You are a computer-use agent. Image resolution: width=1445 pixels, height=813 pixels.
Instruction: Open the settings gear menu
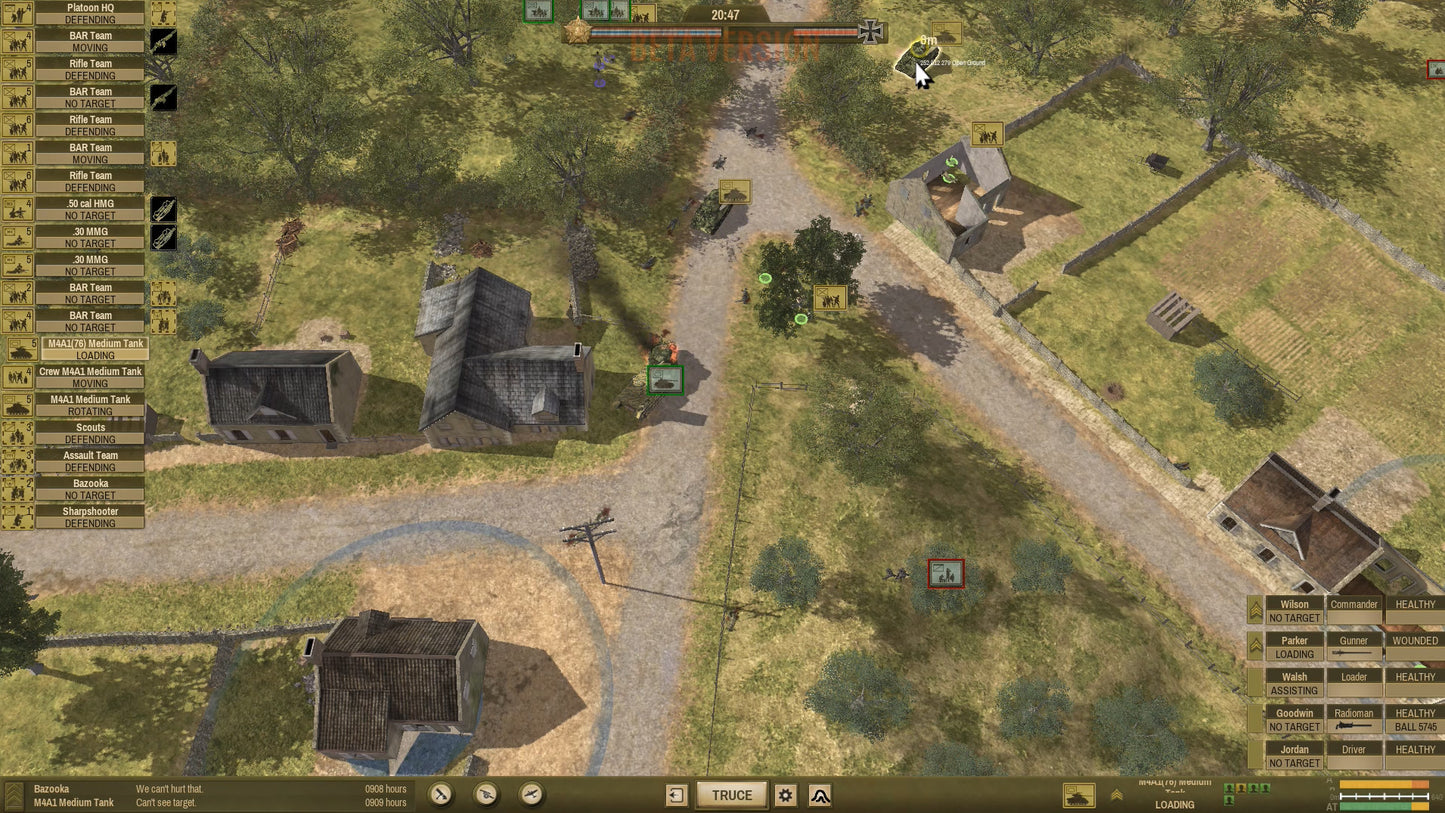[x=785, y=795]
